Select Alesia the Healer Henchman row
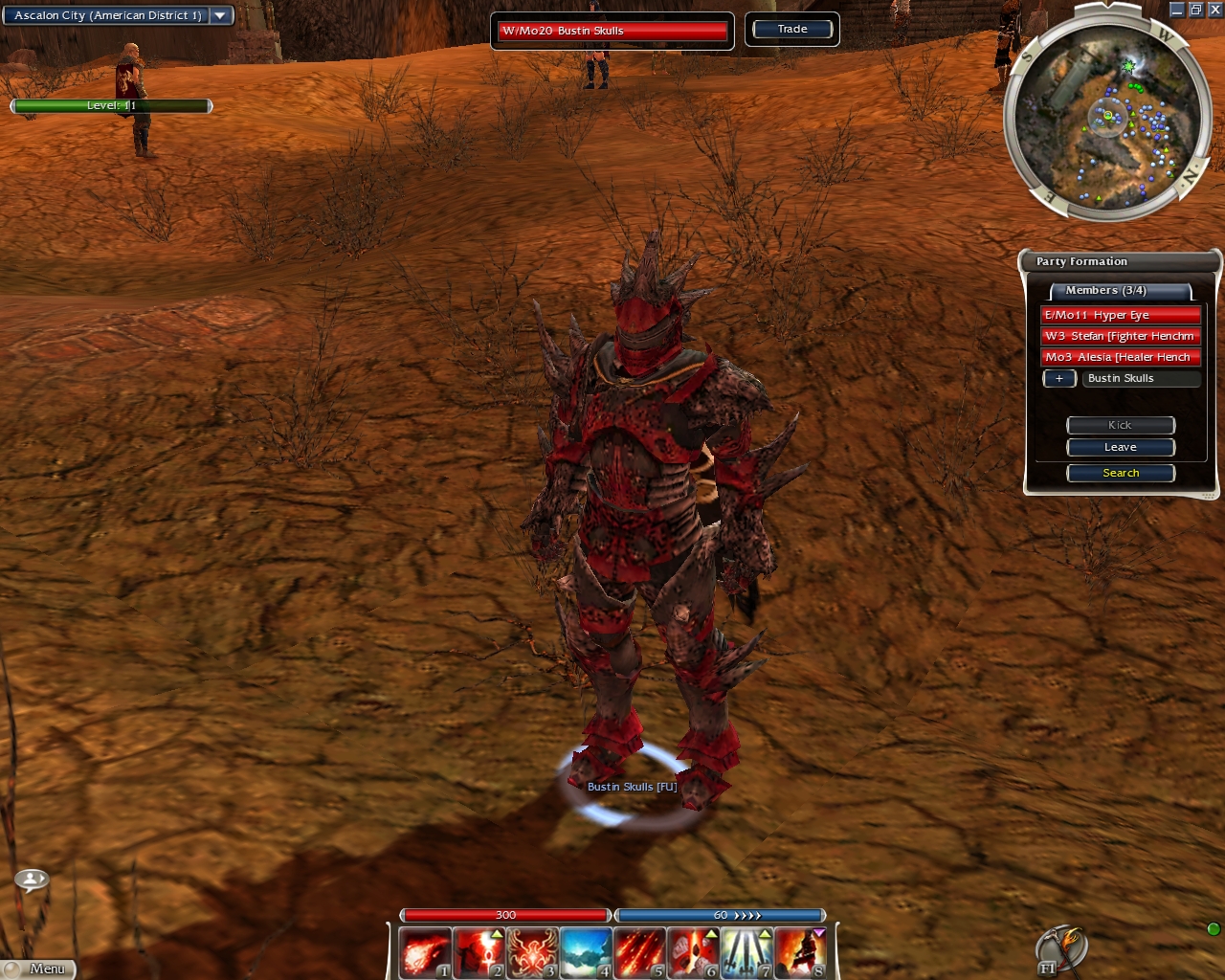Viewport: 1225px width, 980px height. (1120, 357)
